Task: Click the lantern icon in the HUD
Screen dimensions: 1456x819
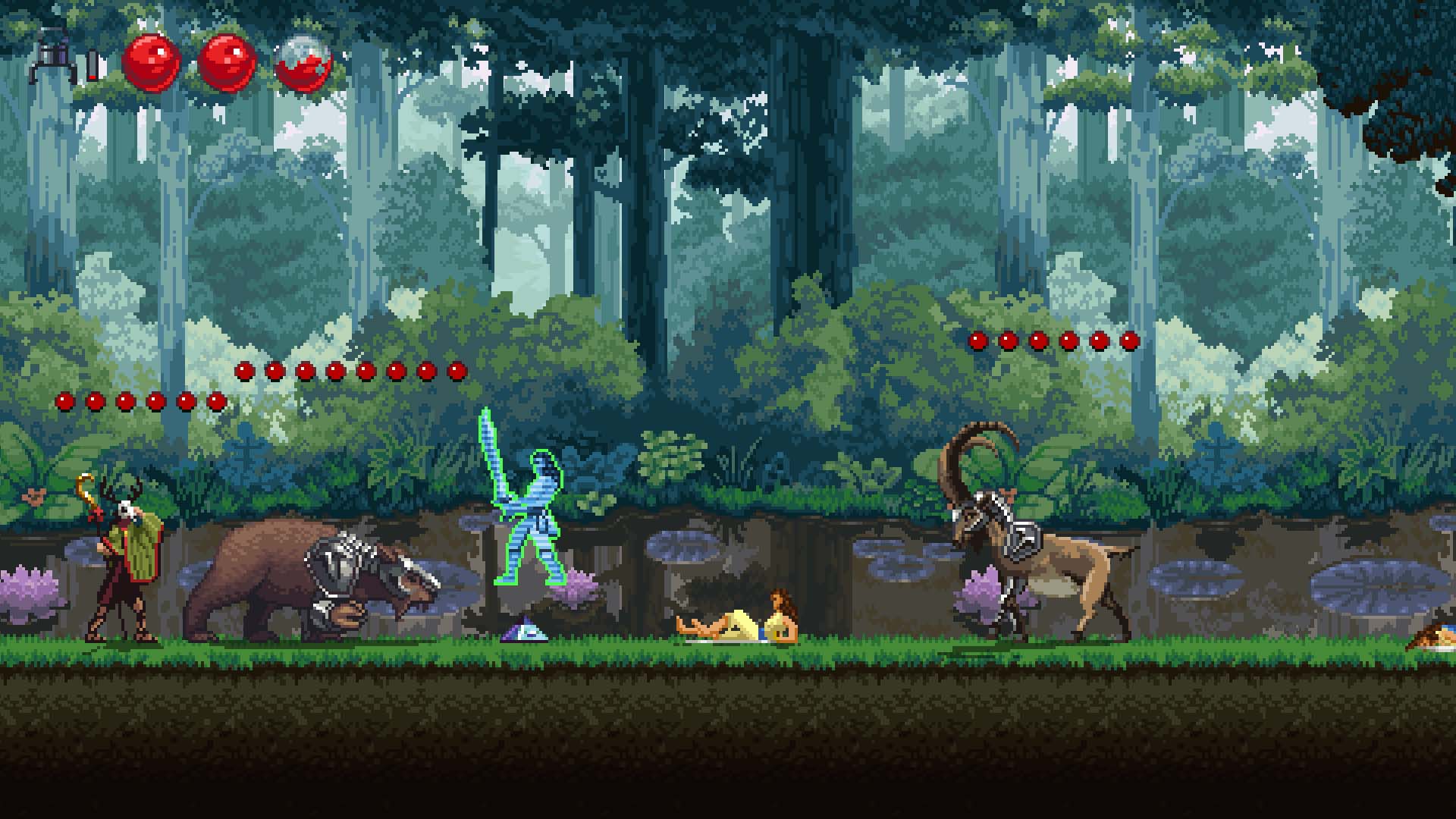Action: tap(52, 57)
